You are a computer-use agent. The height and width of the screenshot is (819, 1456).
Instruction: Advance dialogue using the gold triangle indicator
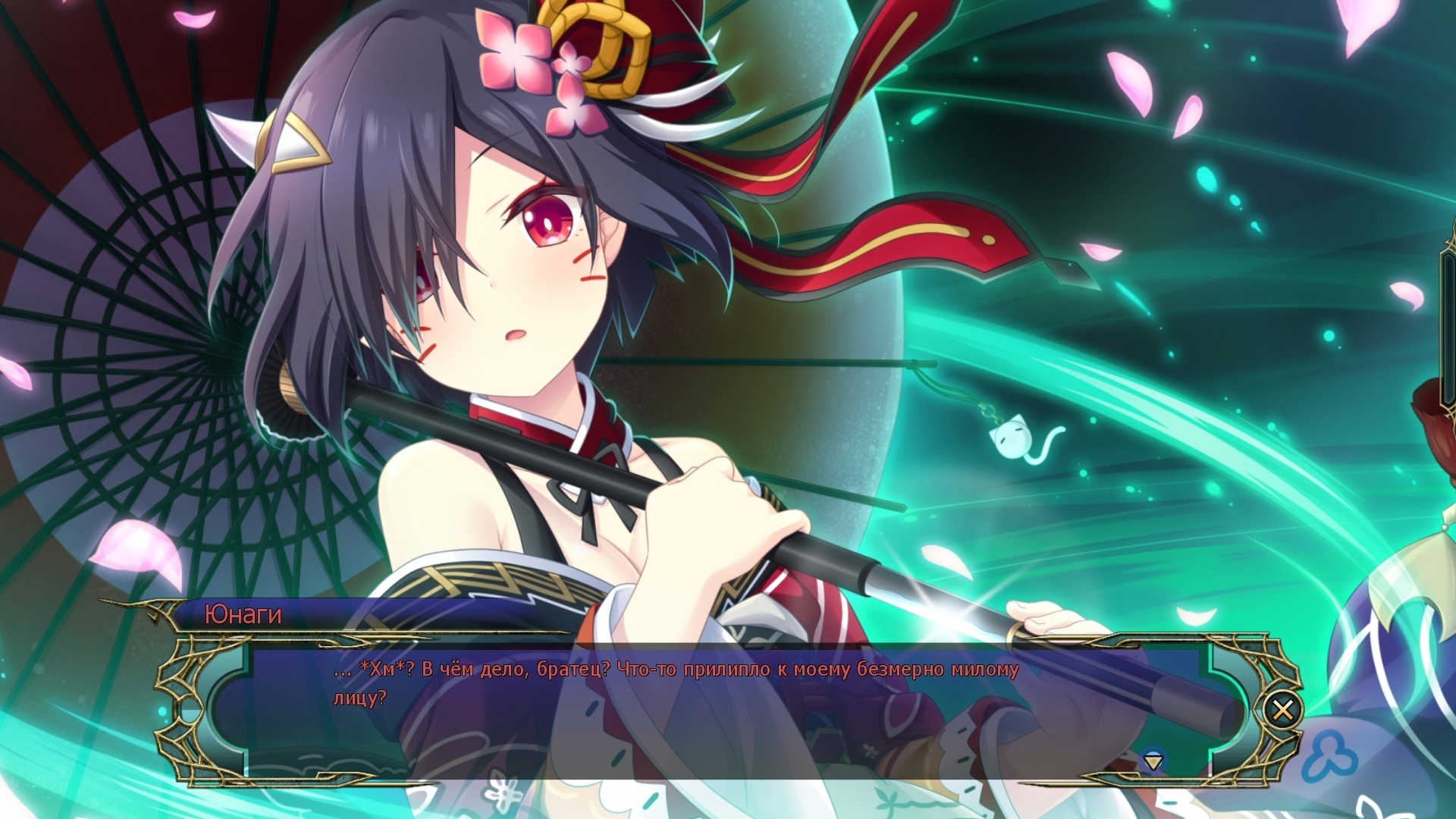click(x=1153, y=760)
